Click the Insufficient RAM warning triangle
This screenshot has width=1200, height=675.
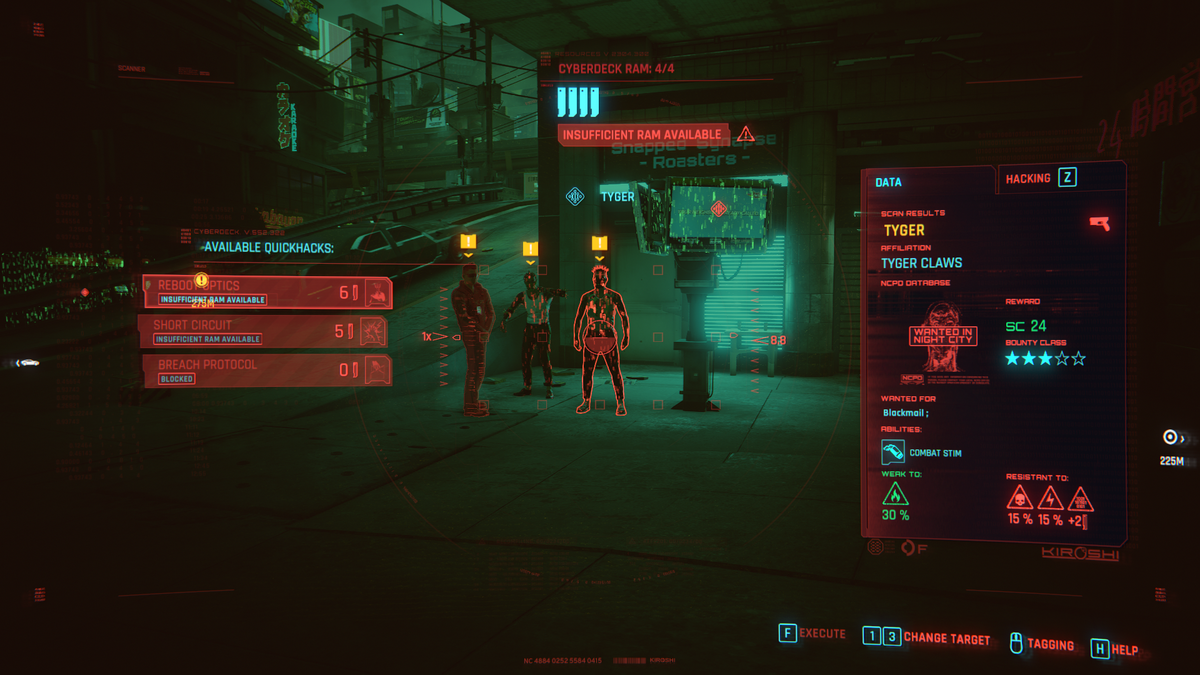click(x=745, y=134)
